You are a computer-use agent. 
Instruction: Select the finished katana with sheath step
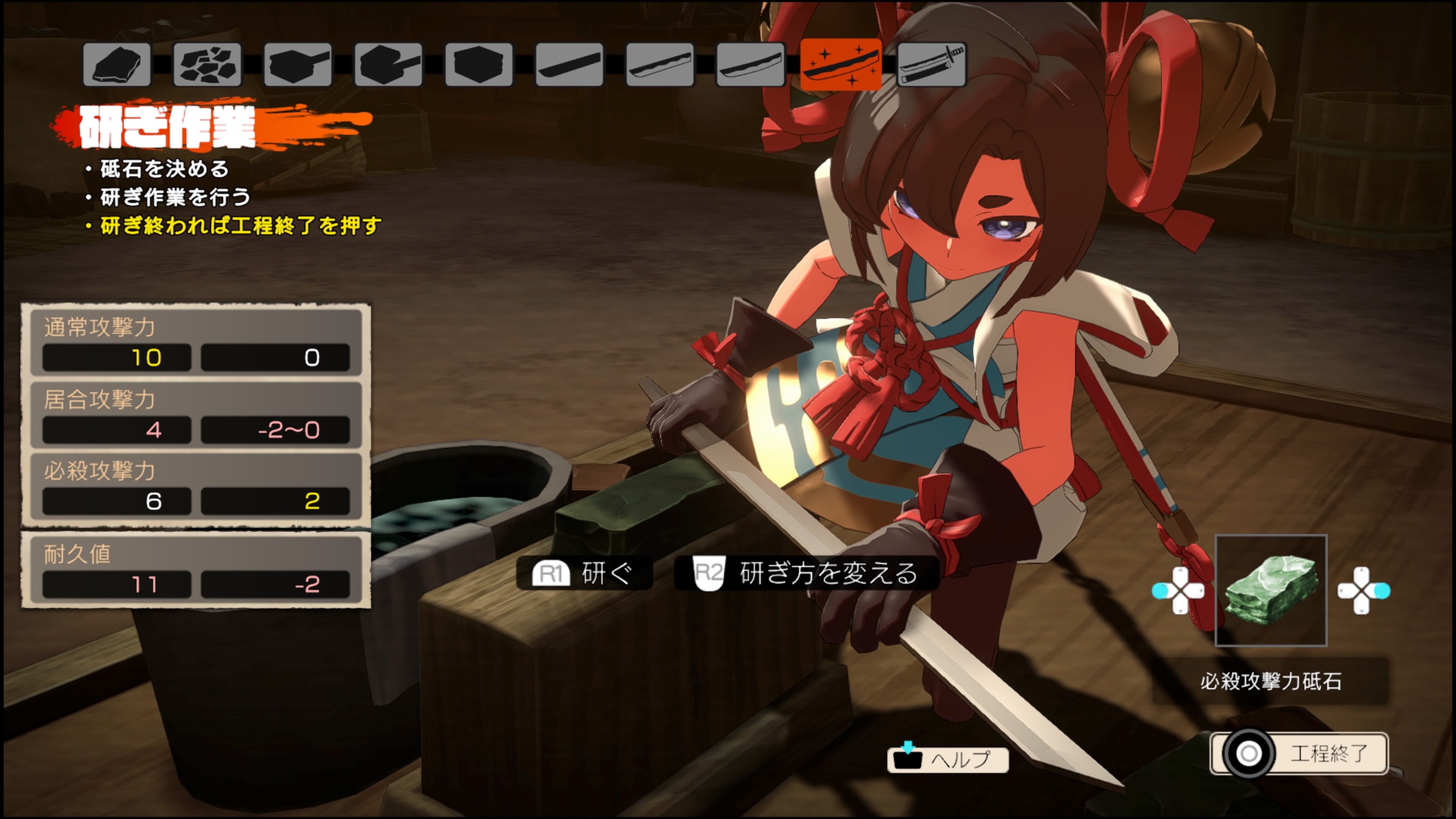pyautogui.click(x=932, y=64)
